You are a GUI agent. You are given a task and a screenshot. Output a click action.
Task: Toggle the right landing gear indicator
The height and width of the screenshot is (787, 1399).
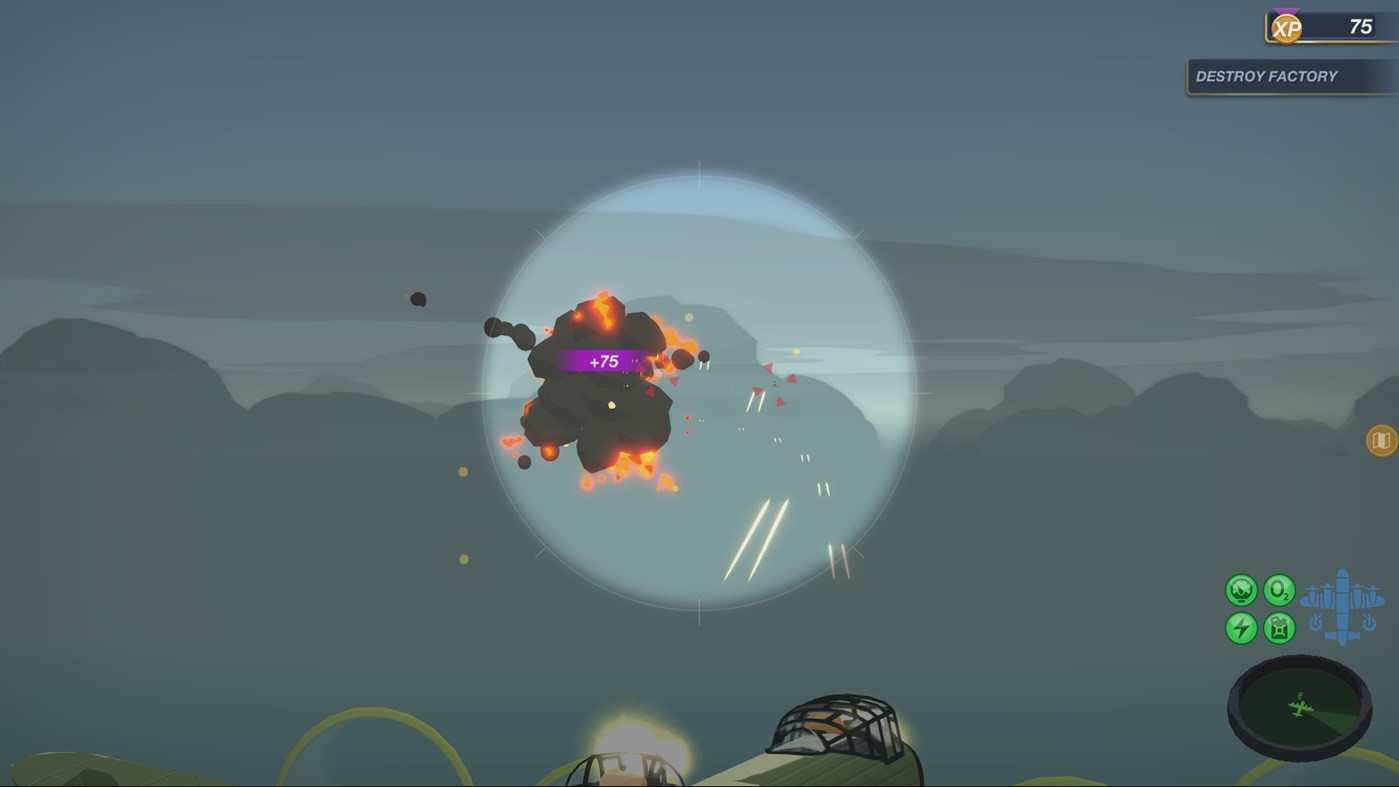1368,622
